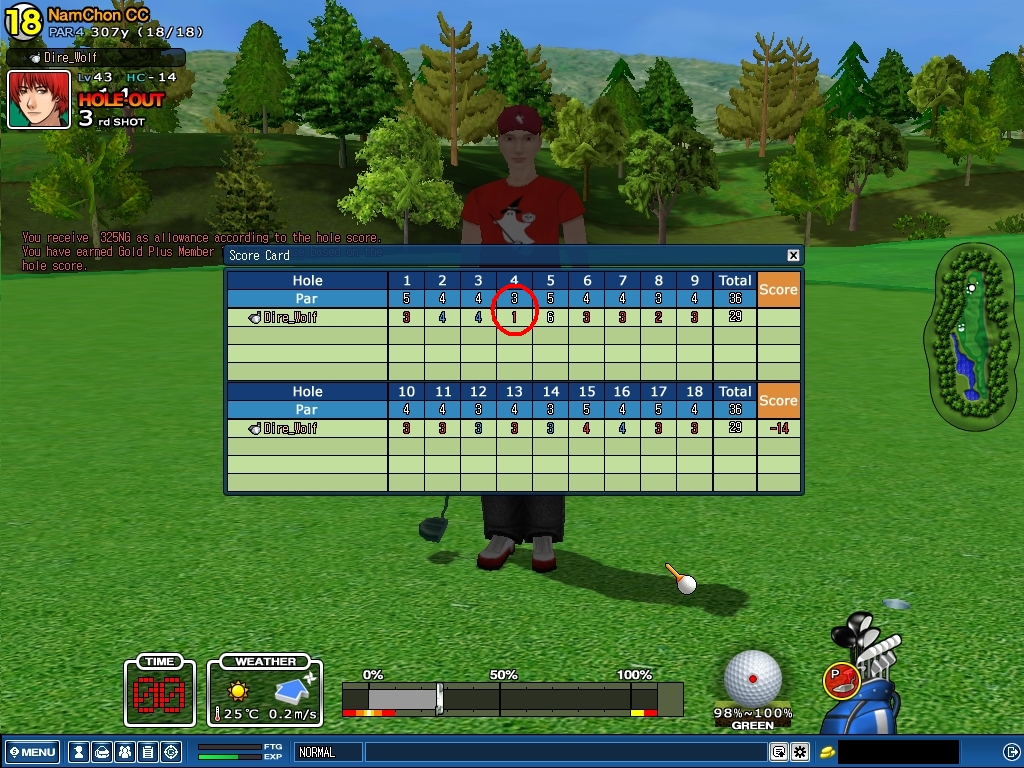Open the MENU button
The image size is (1024, 768).
pos(32,752)
